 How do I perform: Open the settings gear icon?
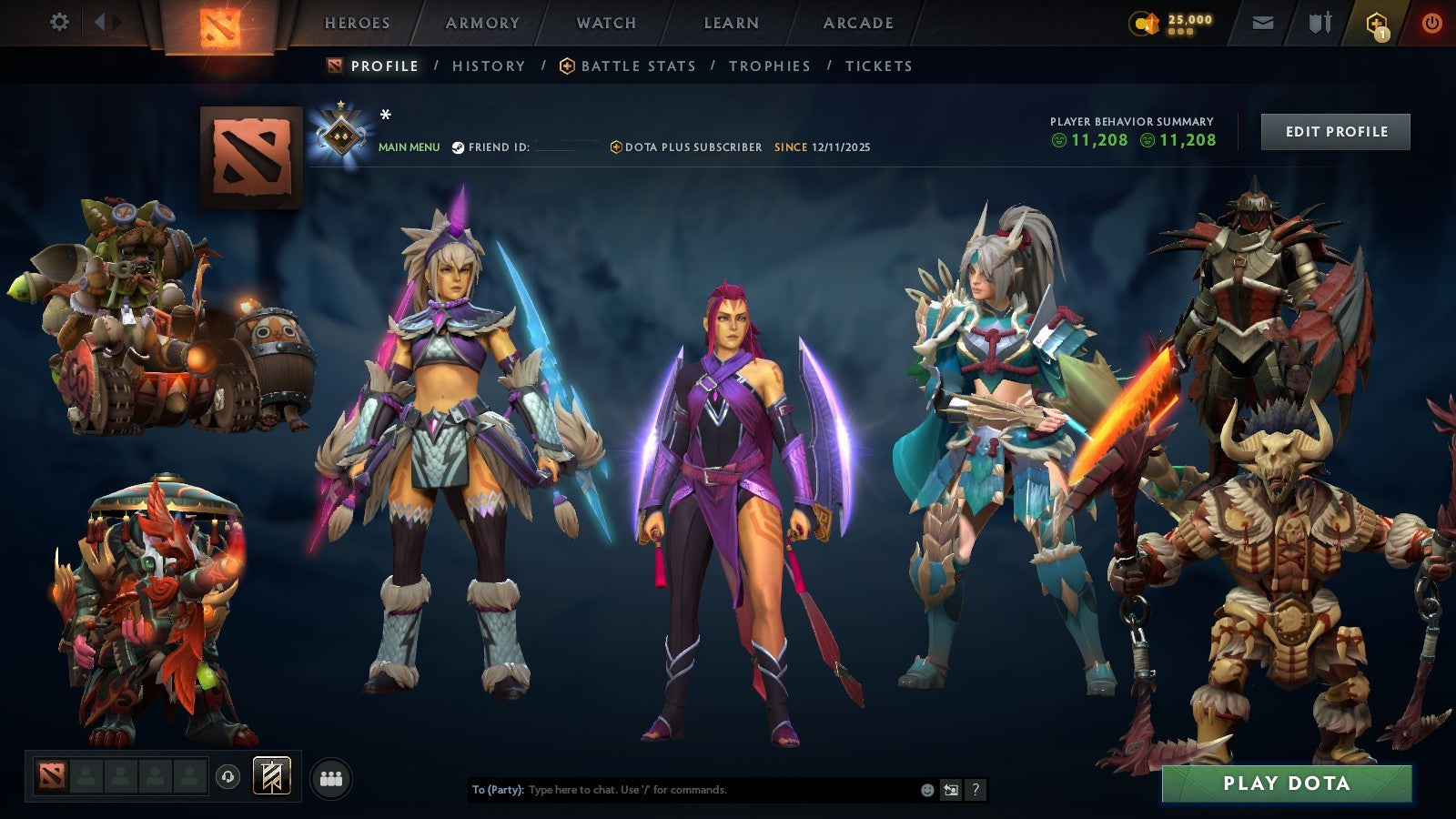[x=60, y=22]
